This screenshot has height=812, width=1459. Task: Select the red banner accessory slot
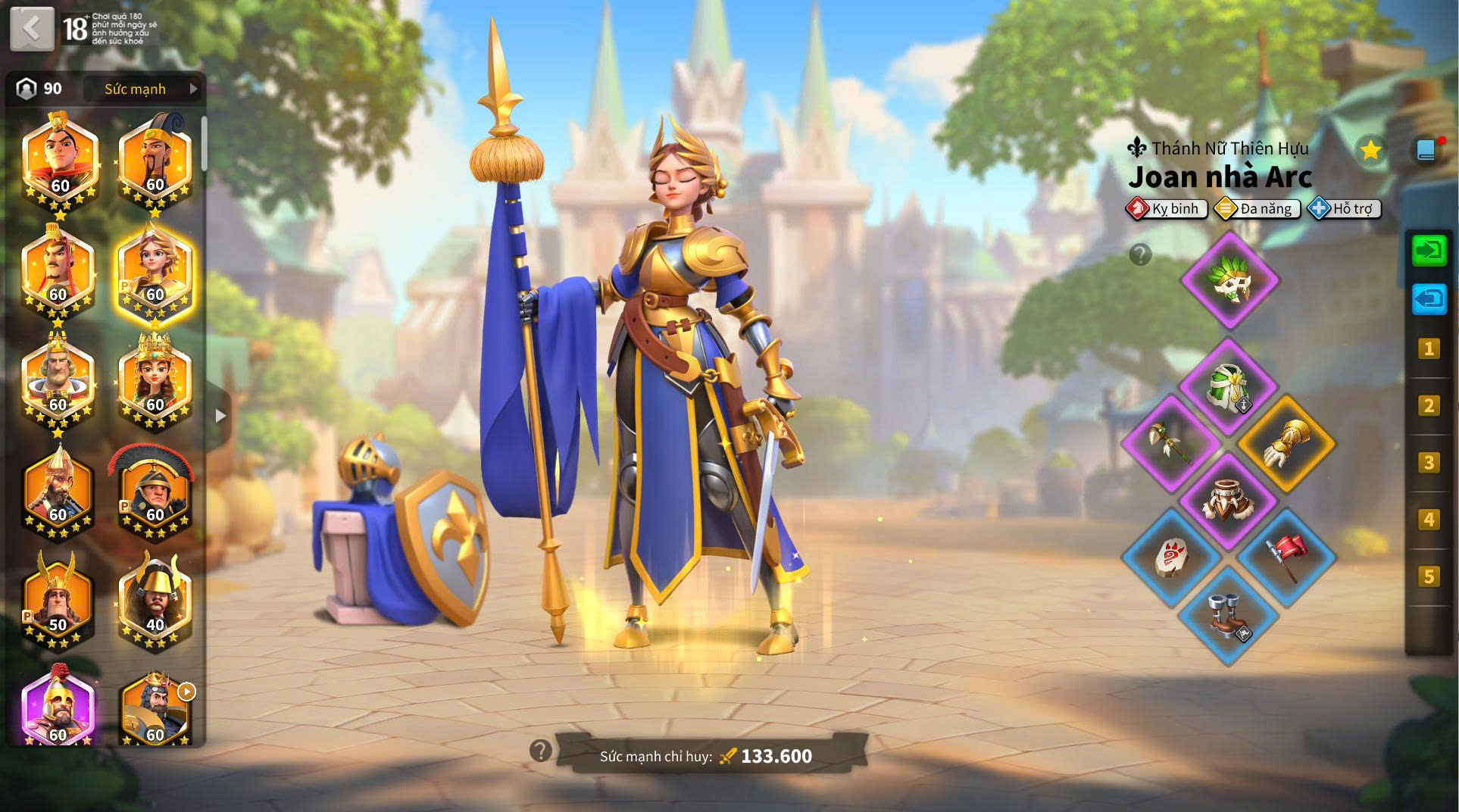pyautogui.click(x=1286, y=557)
